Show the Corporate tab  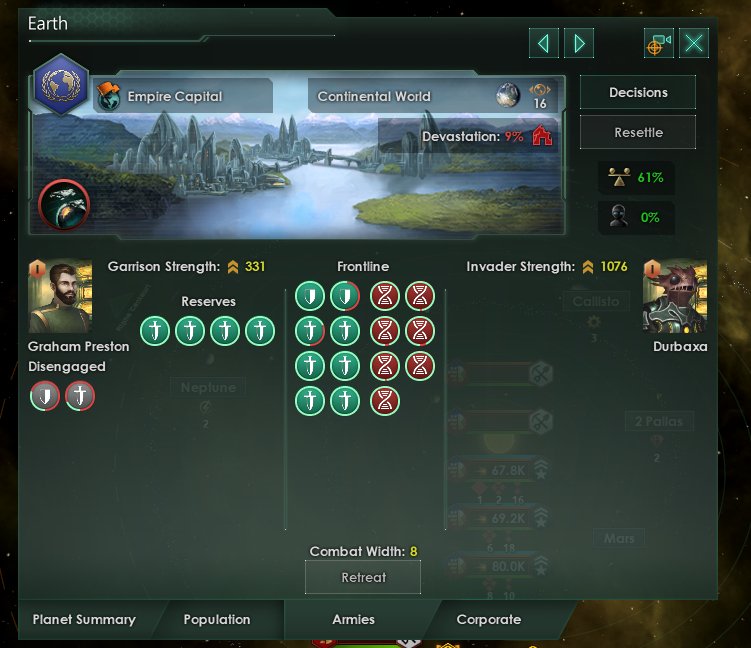(x=488, y=620)
